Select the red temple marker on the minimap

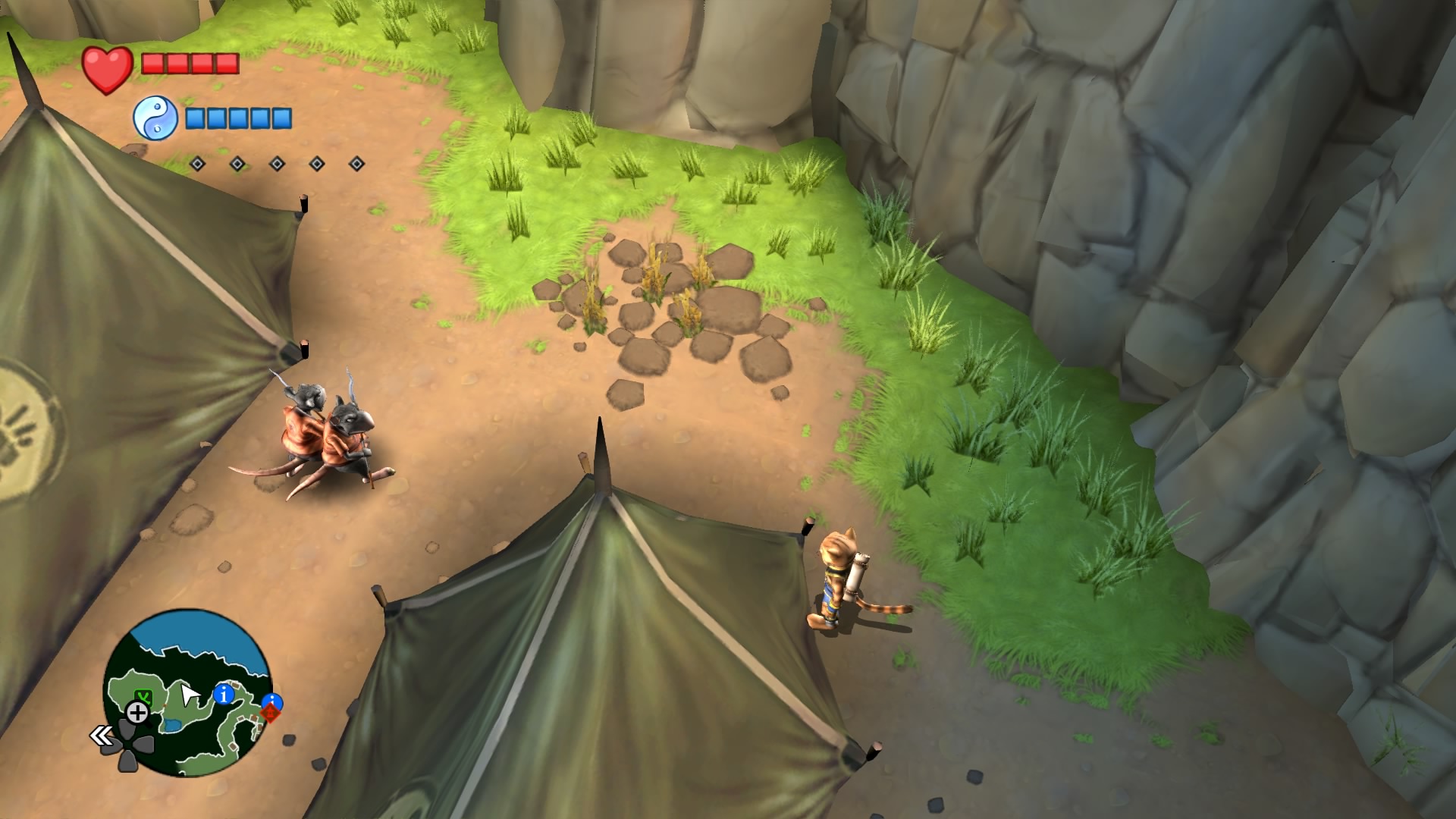[271, 713]
